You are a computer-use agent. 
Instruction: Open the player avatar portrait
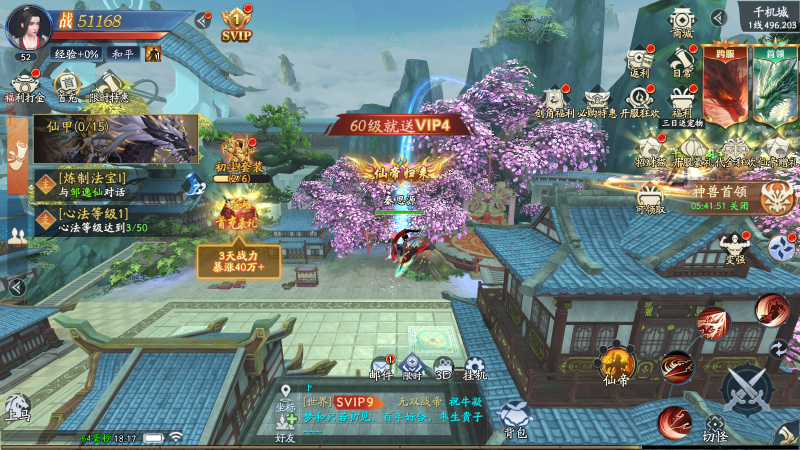tap(29, 25)
